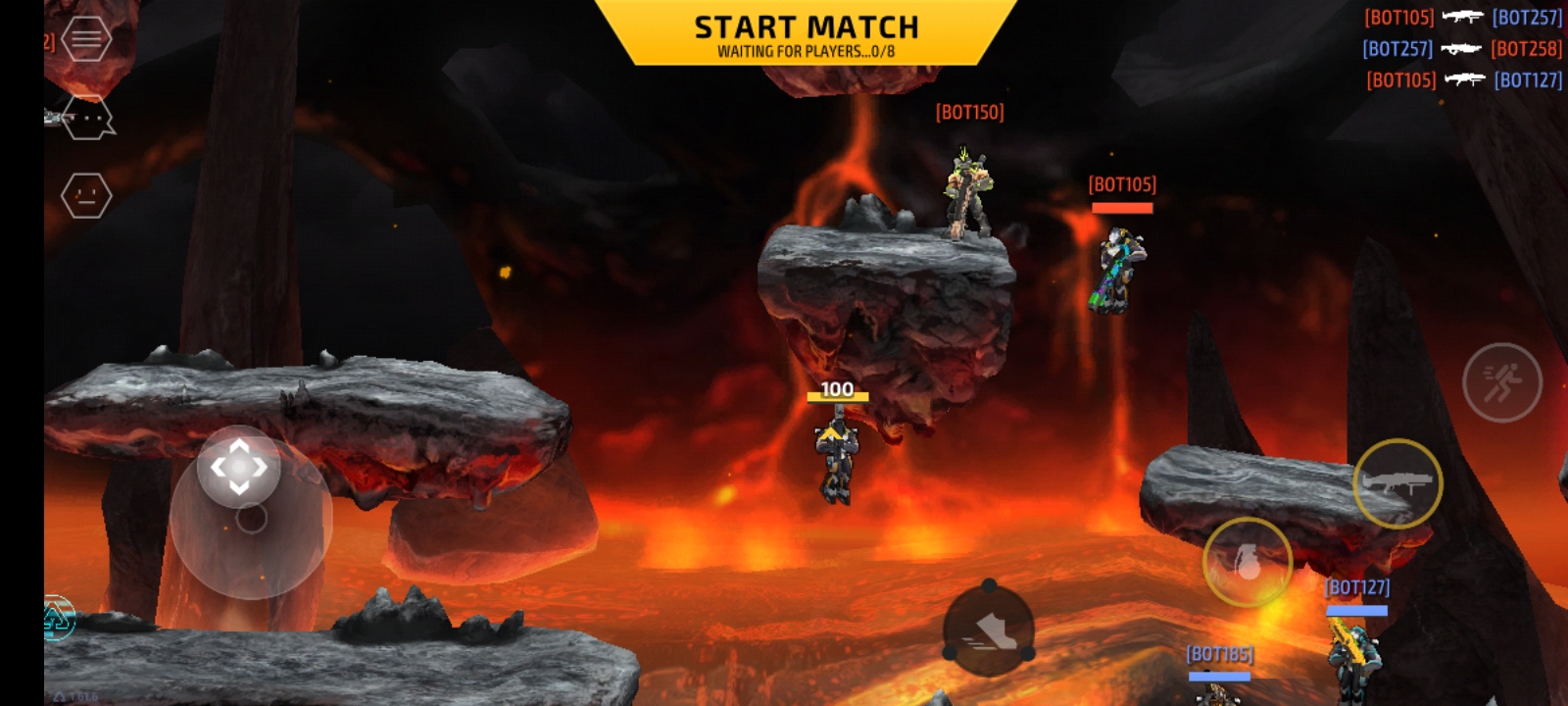Image resolution: width=1568 pixels, height=706 pixels.
Task: Open the emoji face hexagon
Action: (86, 196)
